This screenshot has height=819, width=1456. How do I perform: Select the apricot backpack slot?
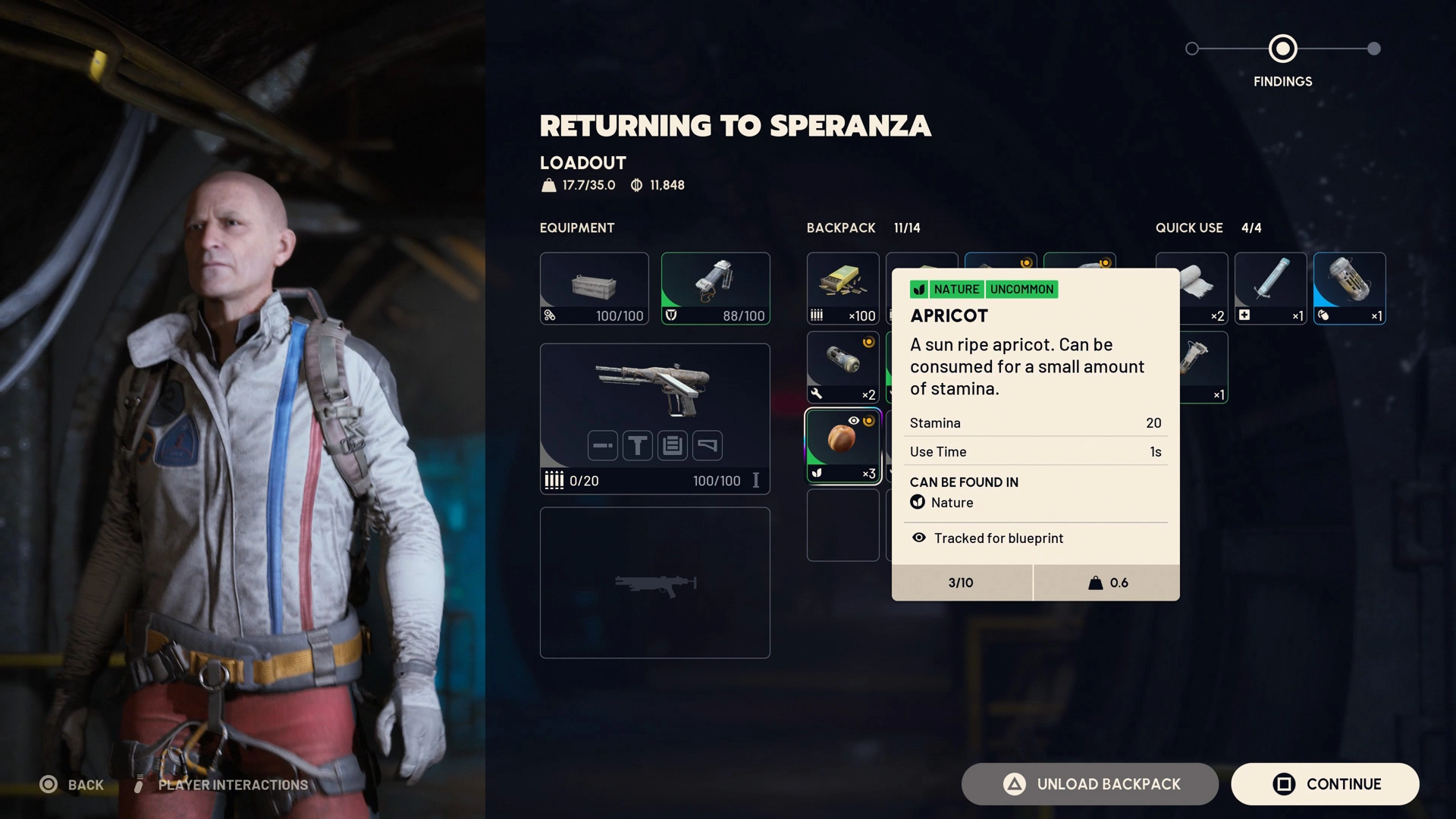pyautogui.click(x=843, y=447)
